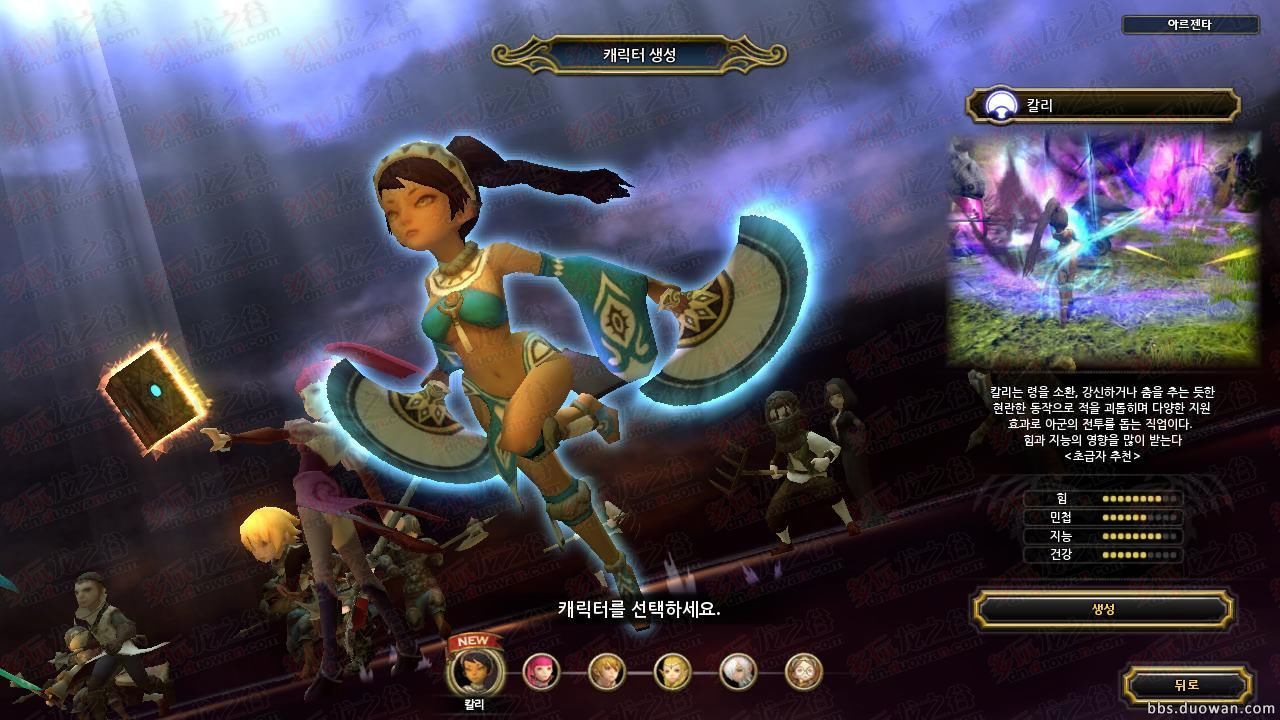1280x720 pixels.
Task: Select the blonde elf character portrait
Action: (x=672, y=671)
